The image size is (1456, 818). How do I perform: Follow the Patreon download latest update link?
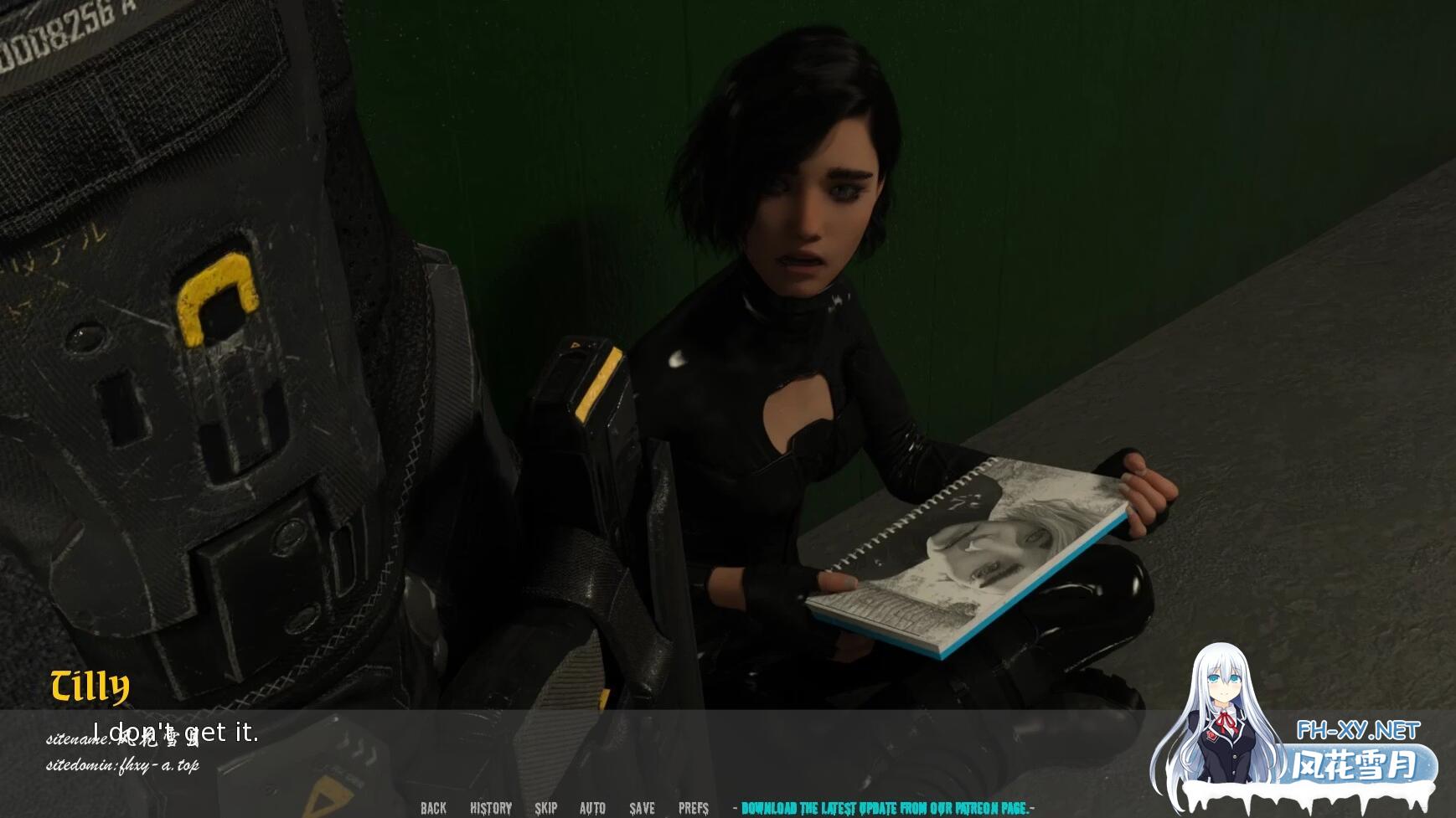pos(884,808)
